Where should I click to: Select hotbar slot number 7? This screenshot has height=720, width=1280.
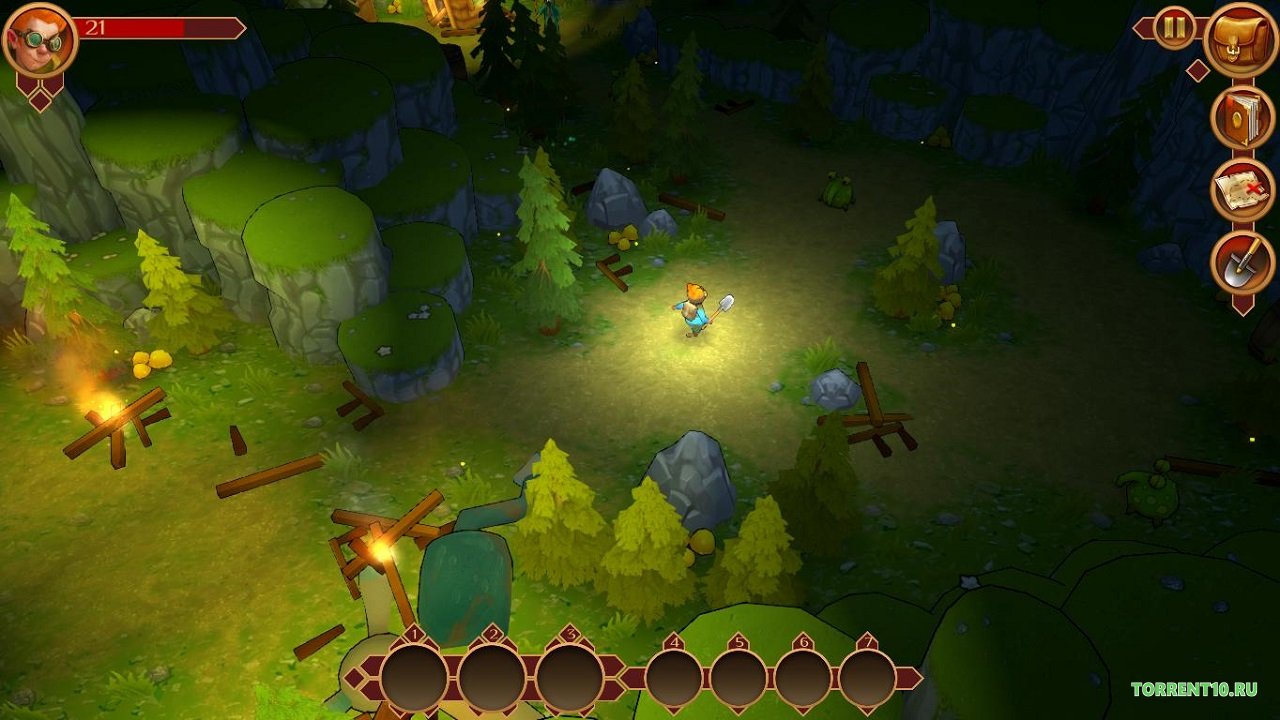pos(867,679)
